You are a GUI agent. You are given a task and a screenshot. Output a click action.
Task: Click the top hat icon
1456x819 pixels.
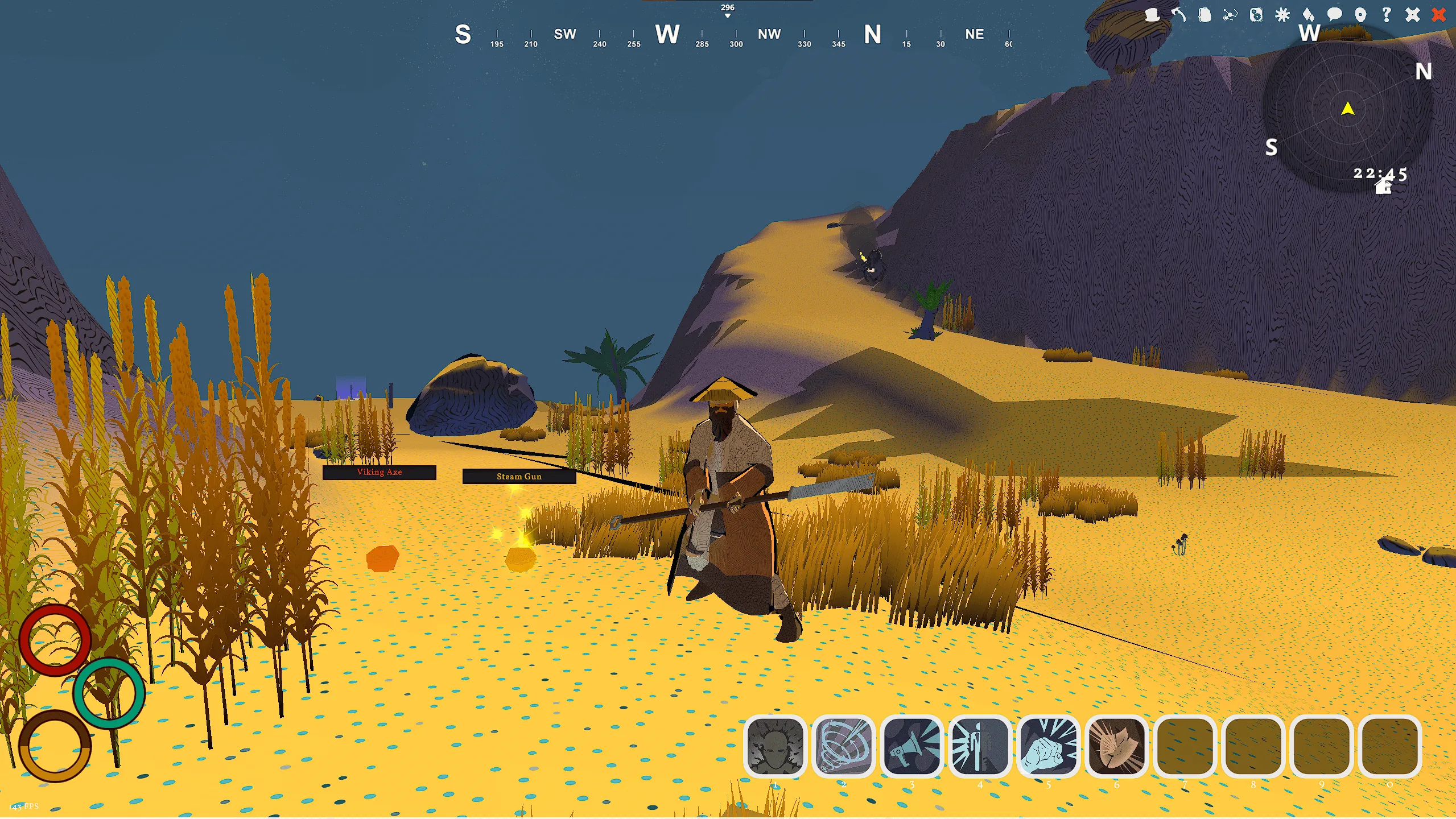point(1152,15)
